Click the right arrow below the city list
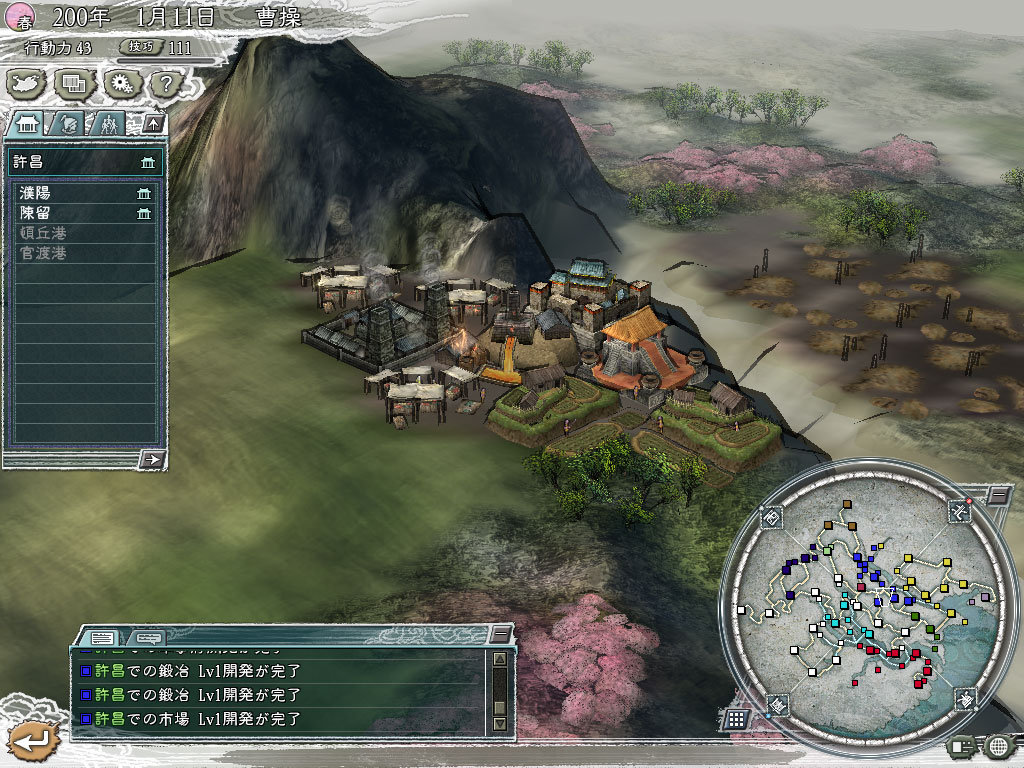 (152, 459)
